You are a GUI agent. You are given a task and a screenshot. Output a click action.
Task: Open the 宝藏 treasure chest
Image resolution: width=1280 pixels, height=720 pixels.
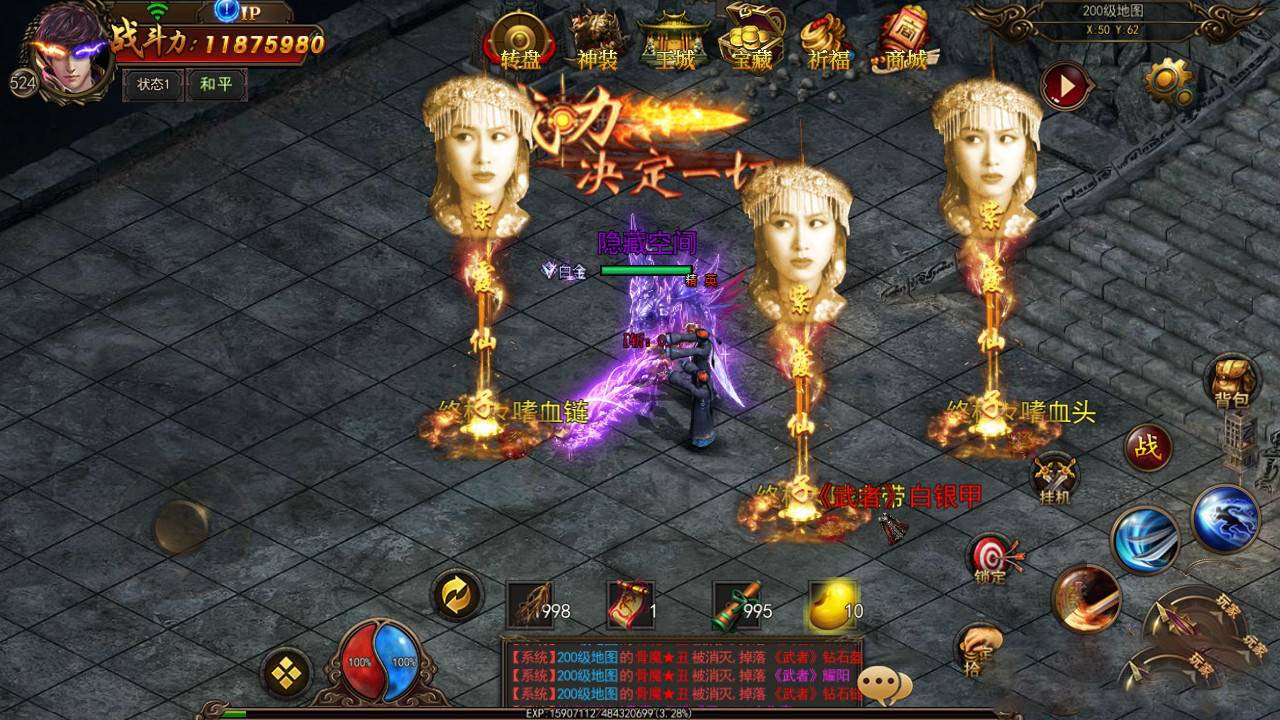752,38
